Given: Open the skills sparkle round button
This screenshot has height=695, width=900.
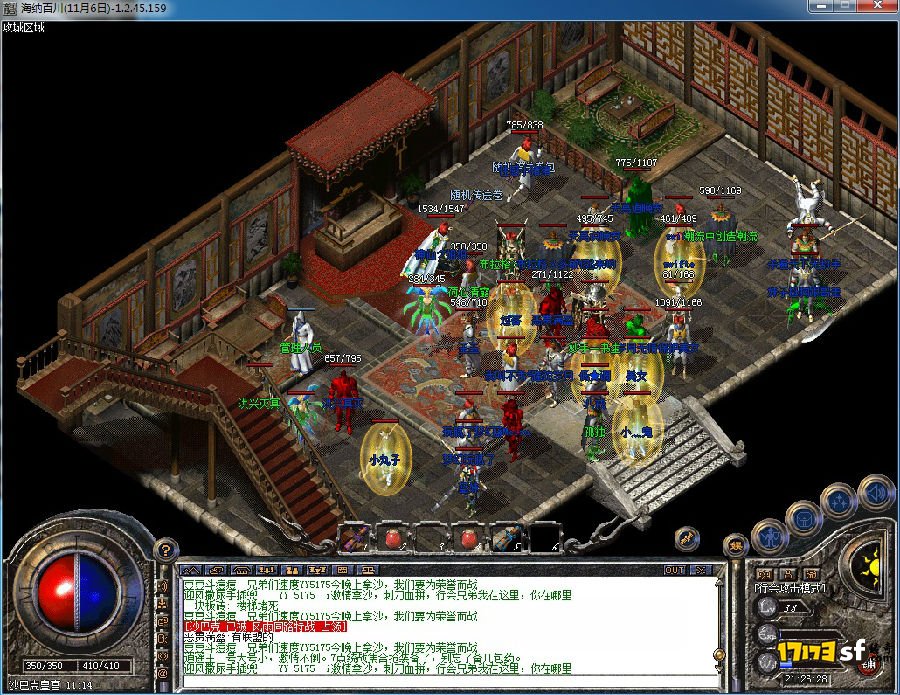Looking at the screenshot, I should click(x=841, y=500).
